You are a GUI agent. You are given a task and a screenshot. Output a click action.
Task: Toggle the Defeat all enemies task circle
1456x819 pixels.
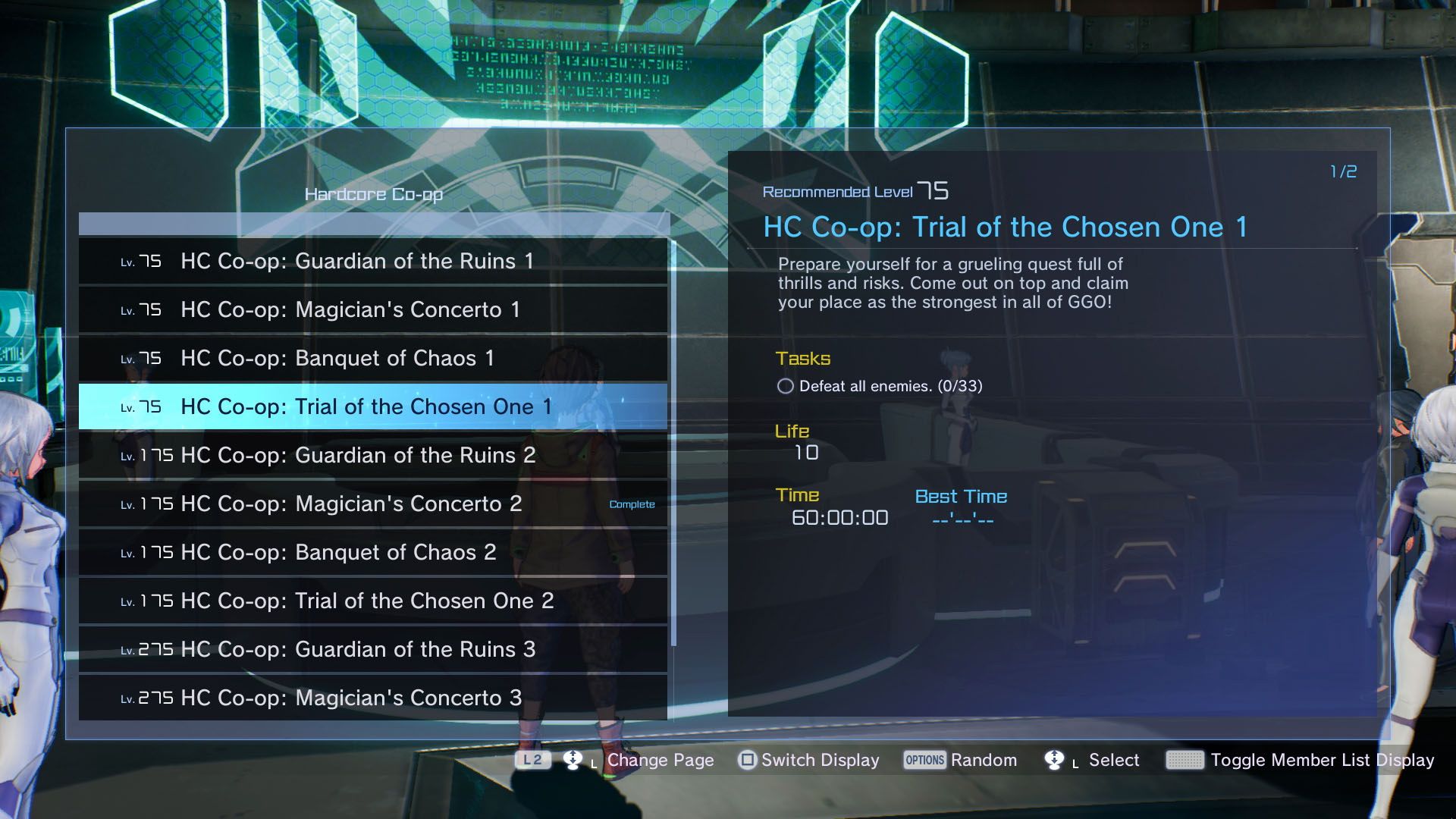[787, 386]
